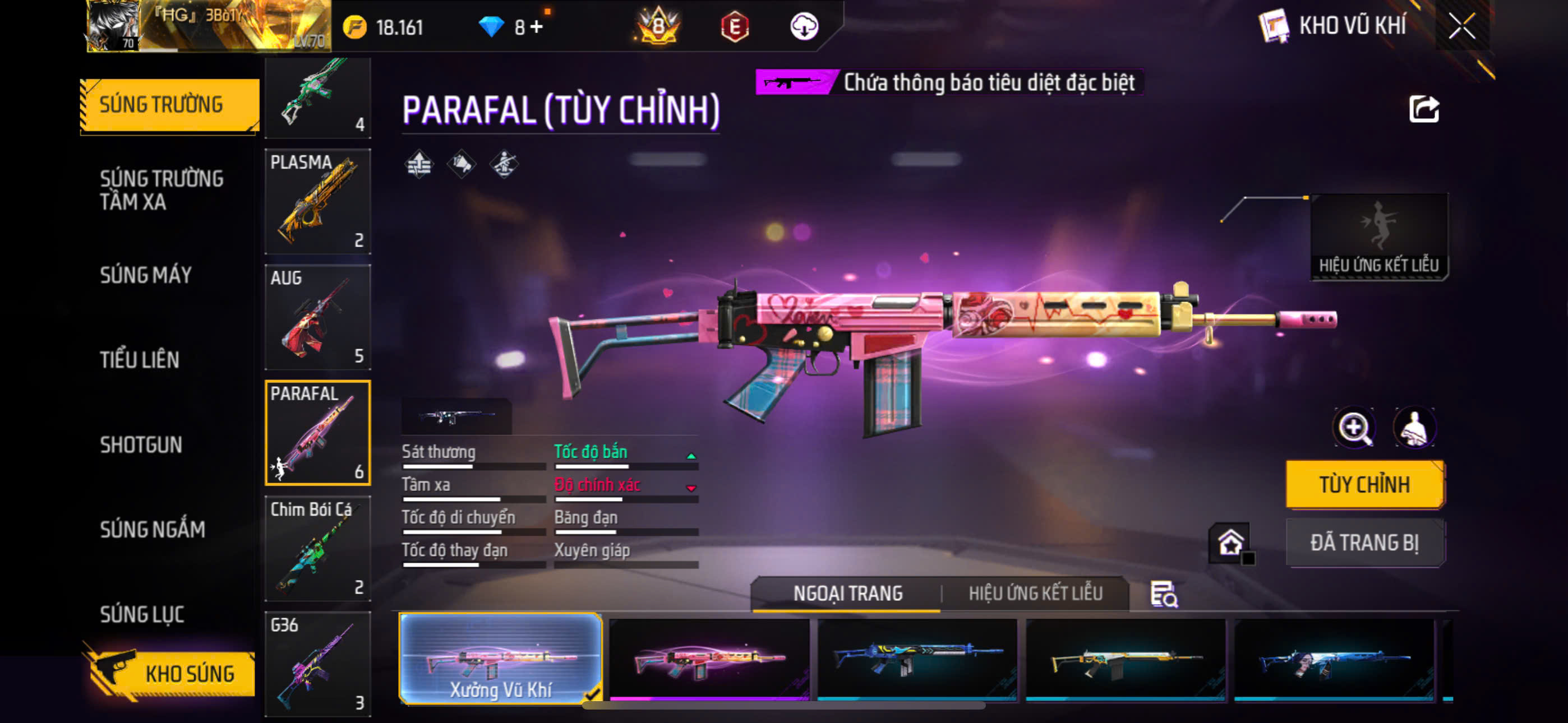Select the SÚNG TRƯỜNG TẦM XA category
The width and height of the screenshot is (1568, 723).
[x=162, y=190]
